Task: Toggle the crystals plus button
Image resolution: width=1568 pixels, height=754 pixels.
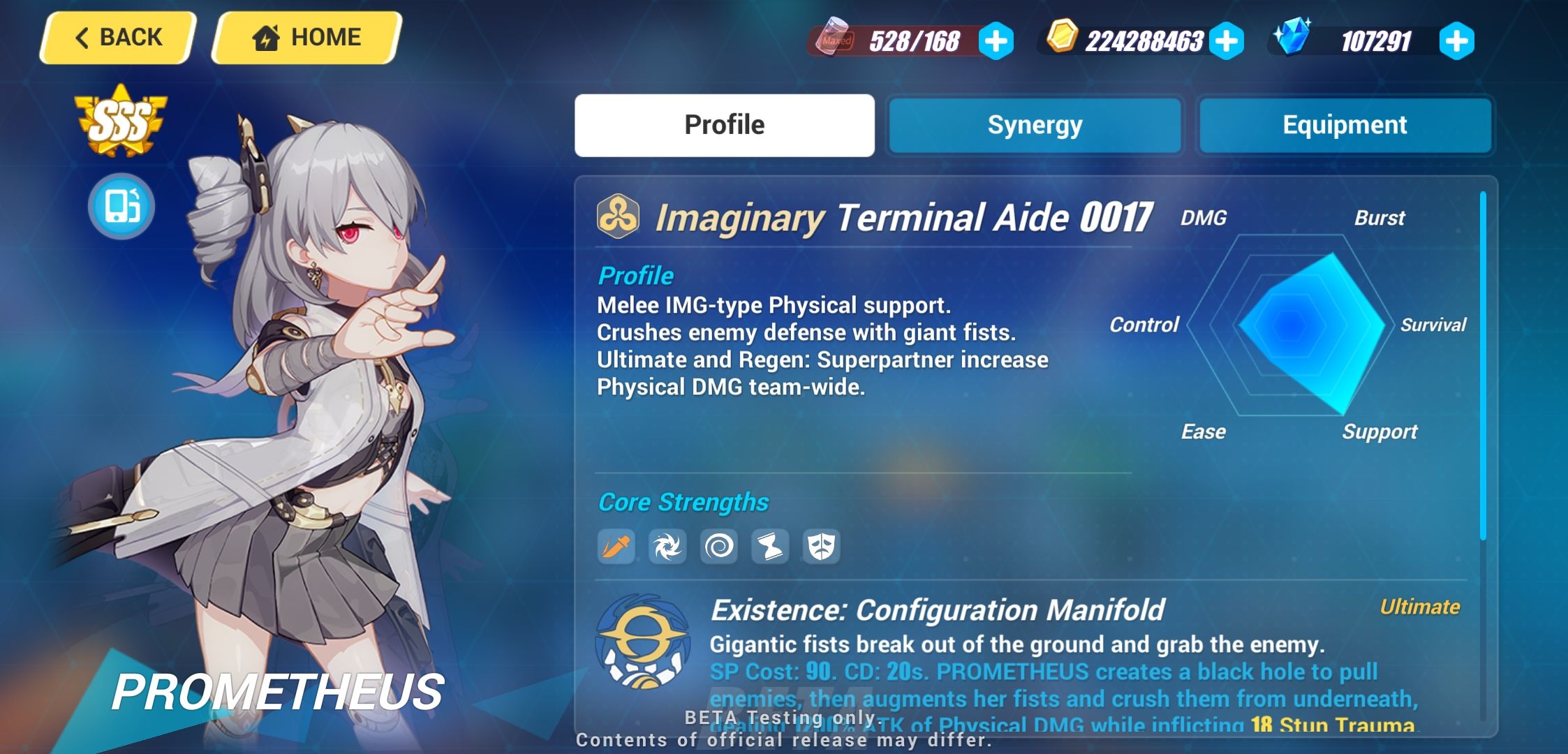Action: click(1457, 40)
